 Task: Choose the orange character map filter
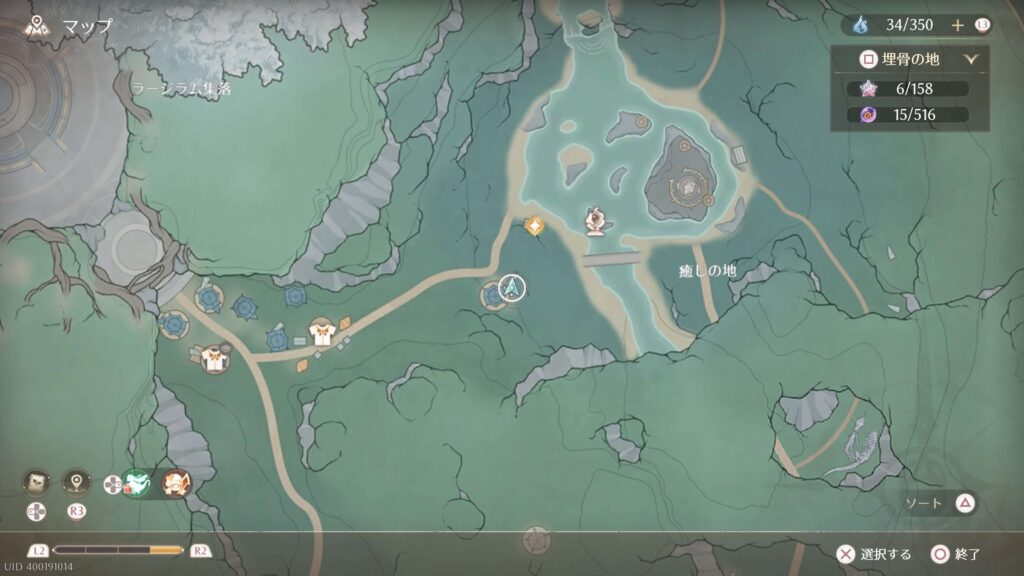[x=176, y=484]
